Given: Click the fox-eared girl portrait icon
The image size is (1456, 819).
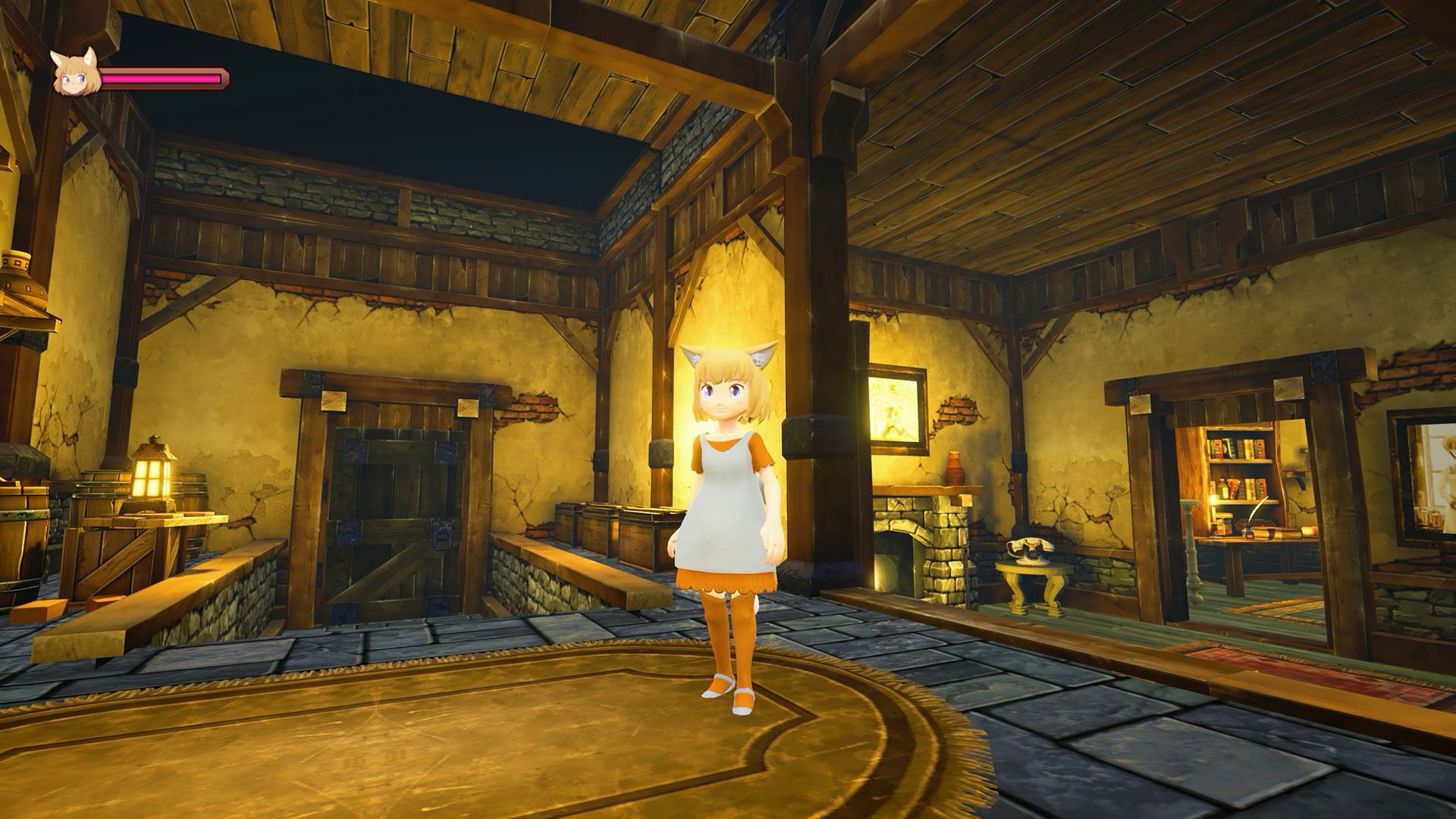Looking at the screenshot, I should point(76,74).
